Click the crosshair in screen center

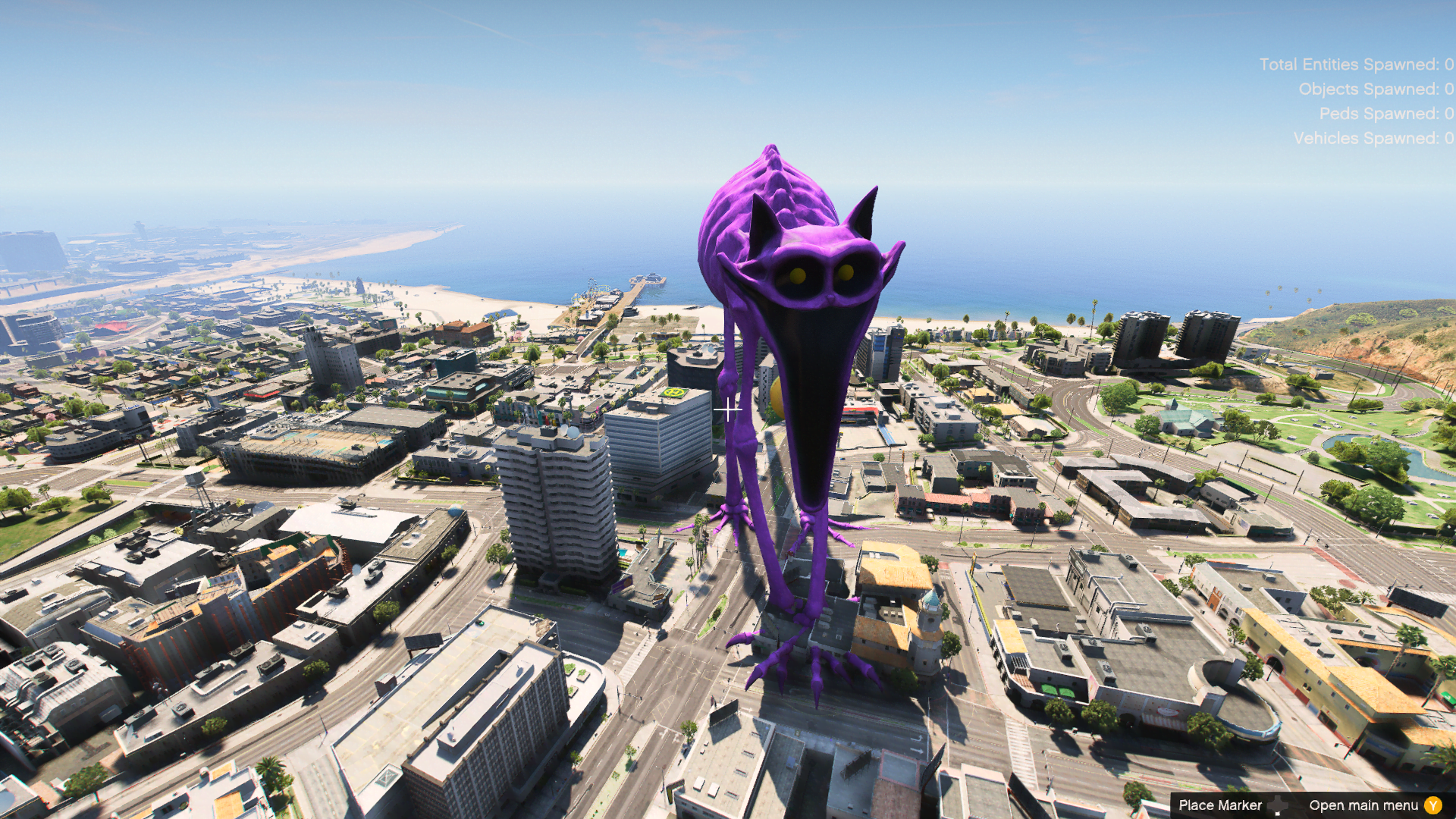tap(730, 409)
